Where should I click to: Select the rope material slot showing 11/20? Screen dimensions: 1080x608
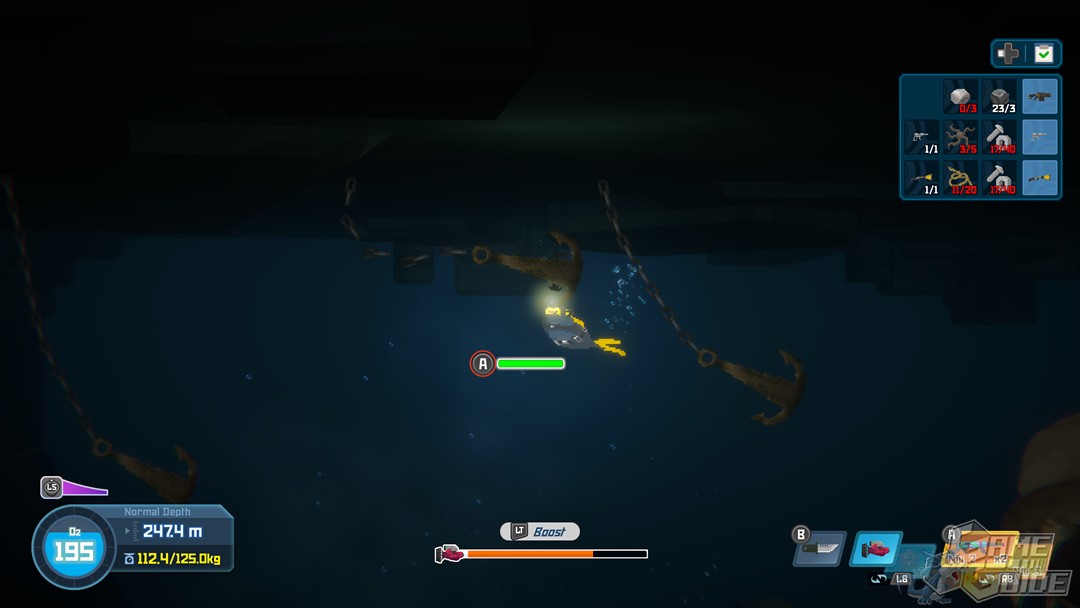coord(963,178)
